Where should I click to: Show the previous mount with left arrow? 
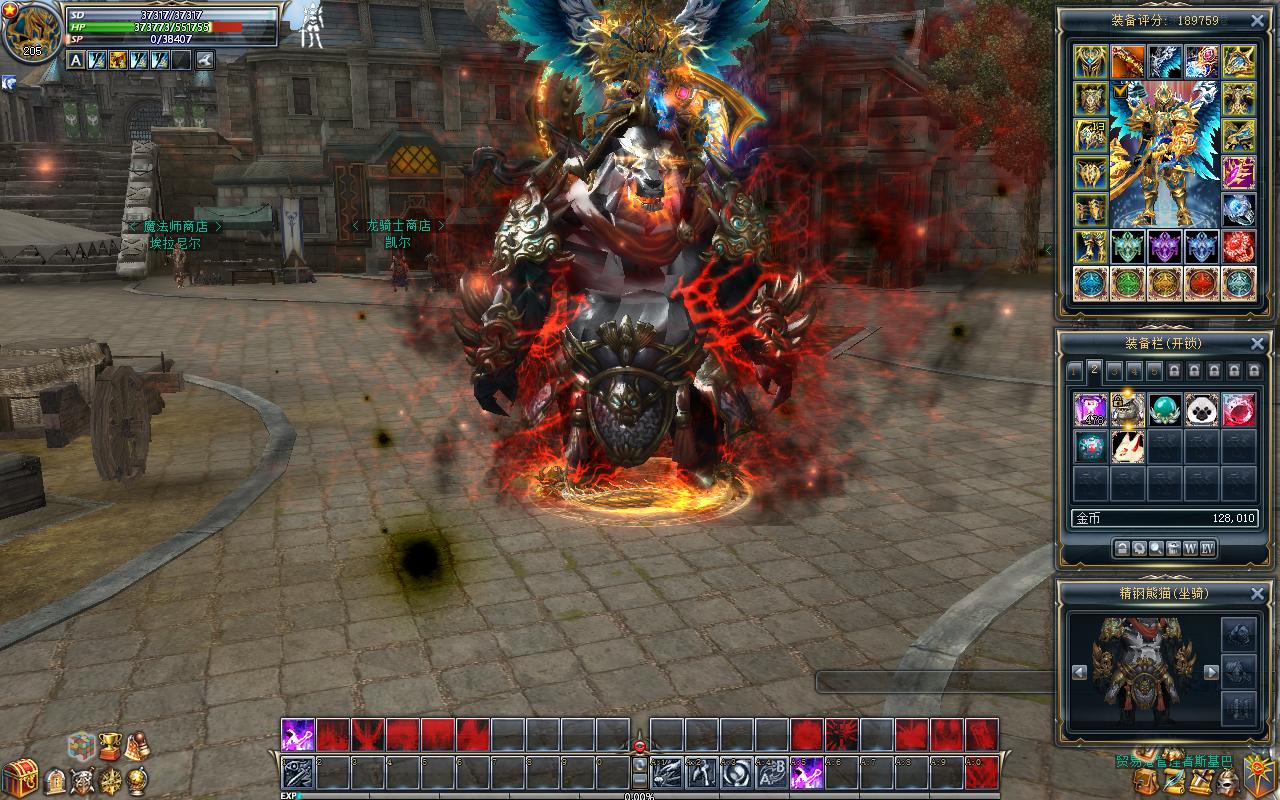pos(1080,673)
